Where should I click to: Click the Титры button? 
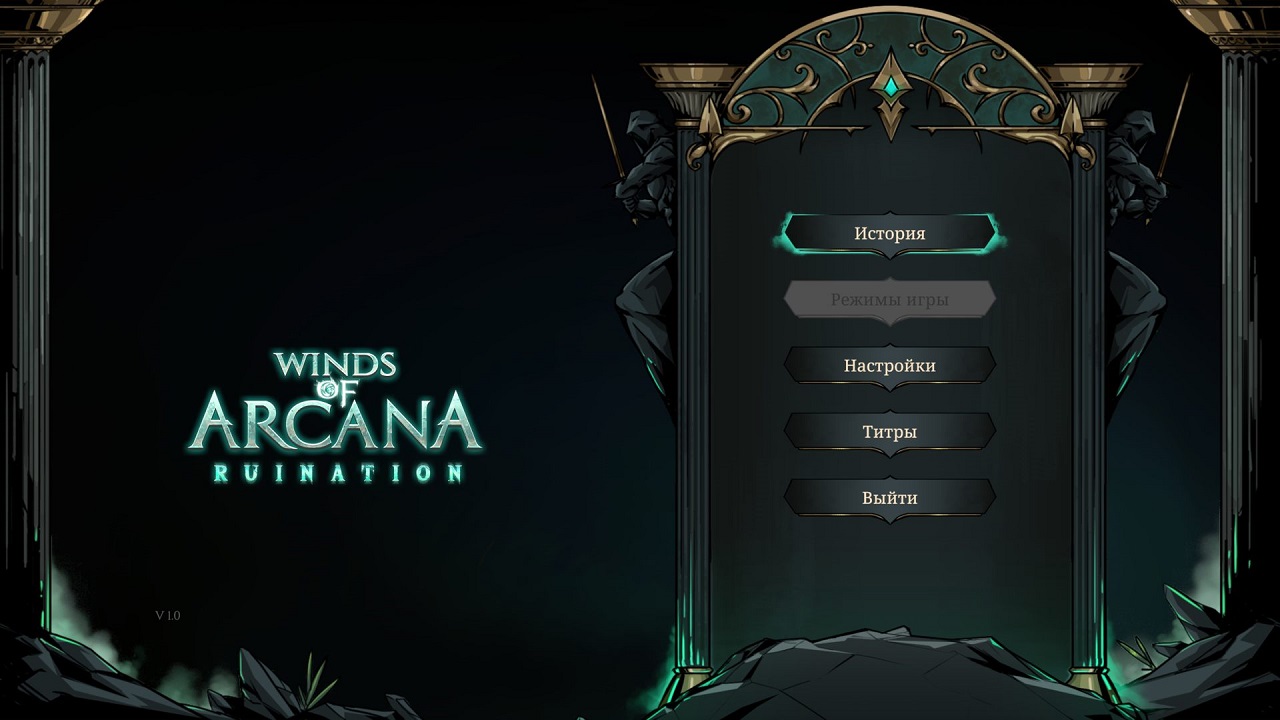coord(888,432)
